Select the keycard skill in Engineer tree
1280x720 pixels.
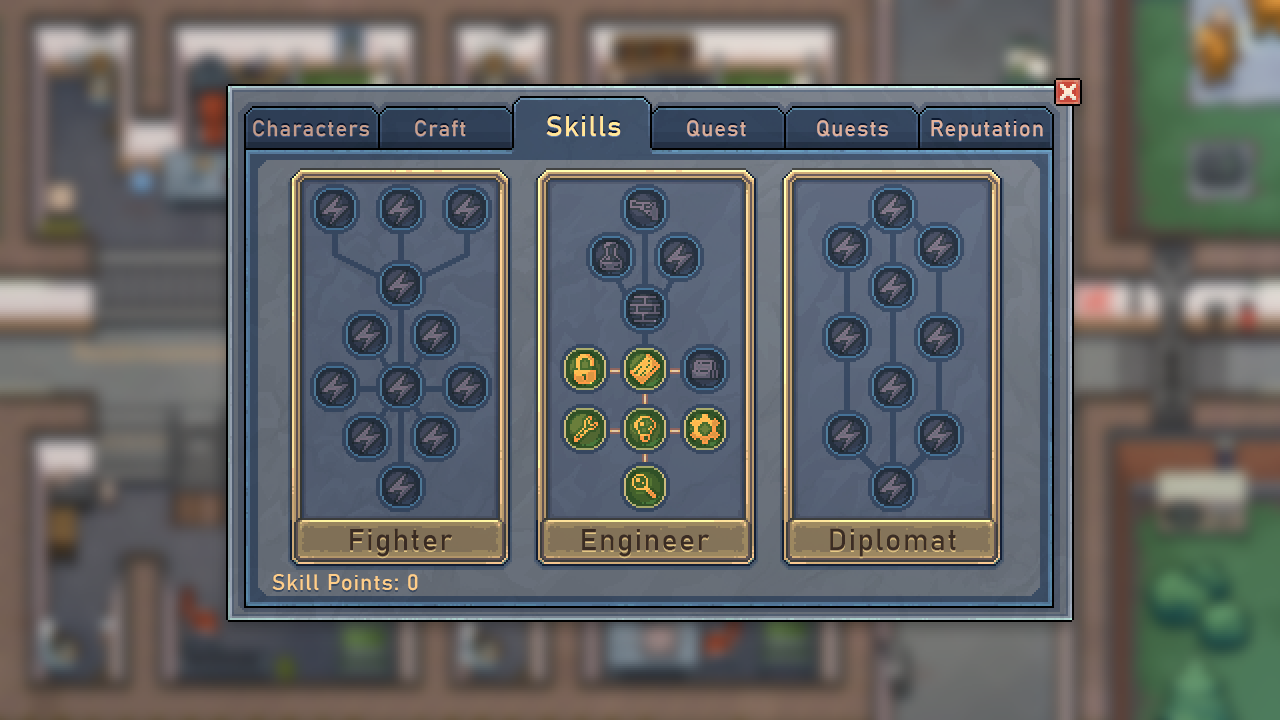645,369
